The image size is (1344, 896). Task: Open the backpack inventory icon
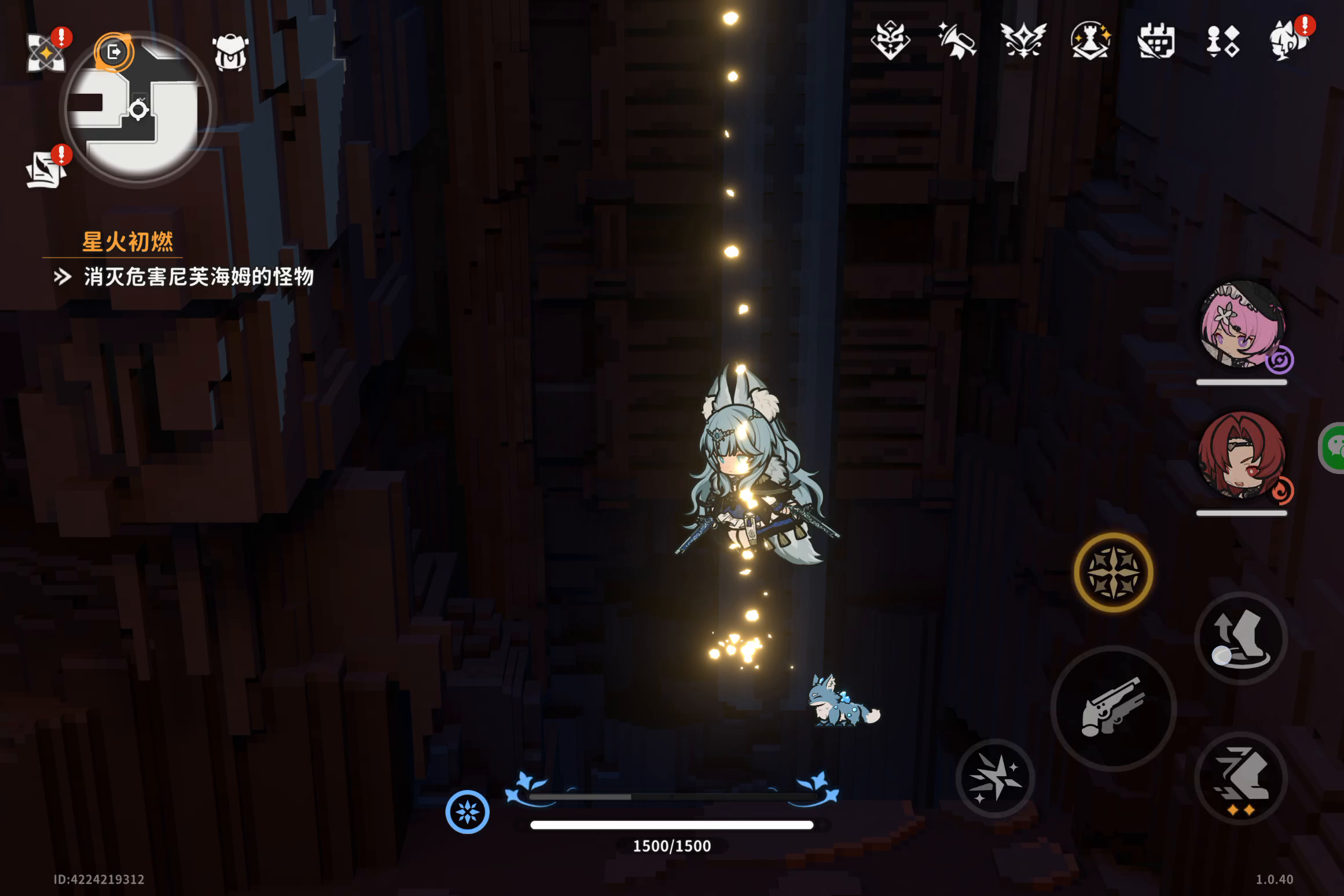(230, 53)
